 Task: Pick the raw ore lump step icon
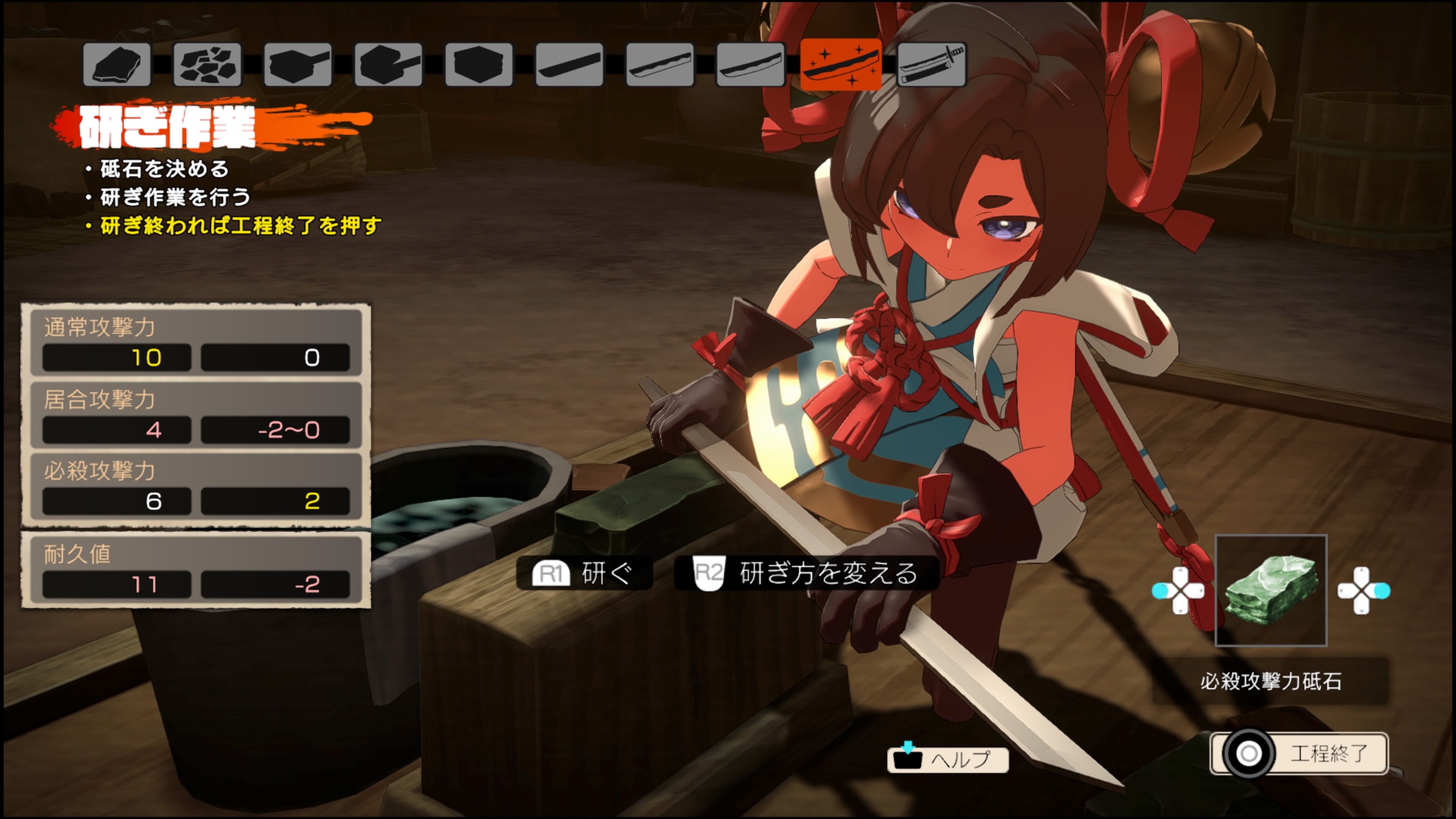coord(116,64)
